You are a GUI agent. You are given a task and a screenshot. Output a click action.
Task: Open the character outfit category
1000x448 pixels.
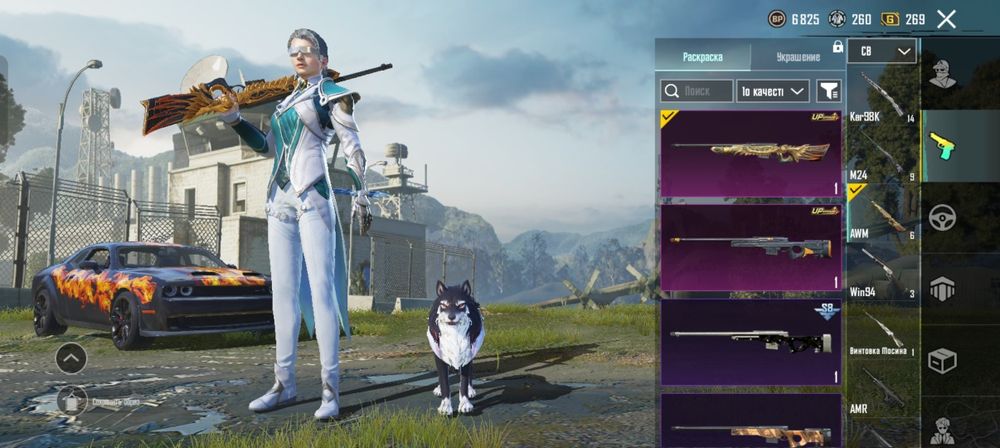942,73
